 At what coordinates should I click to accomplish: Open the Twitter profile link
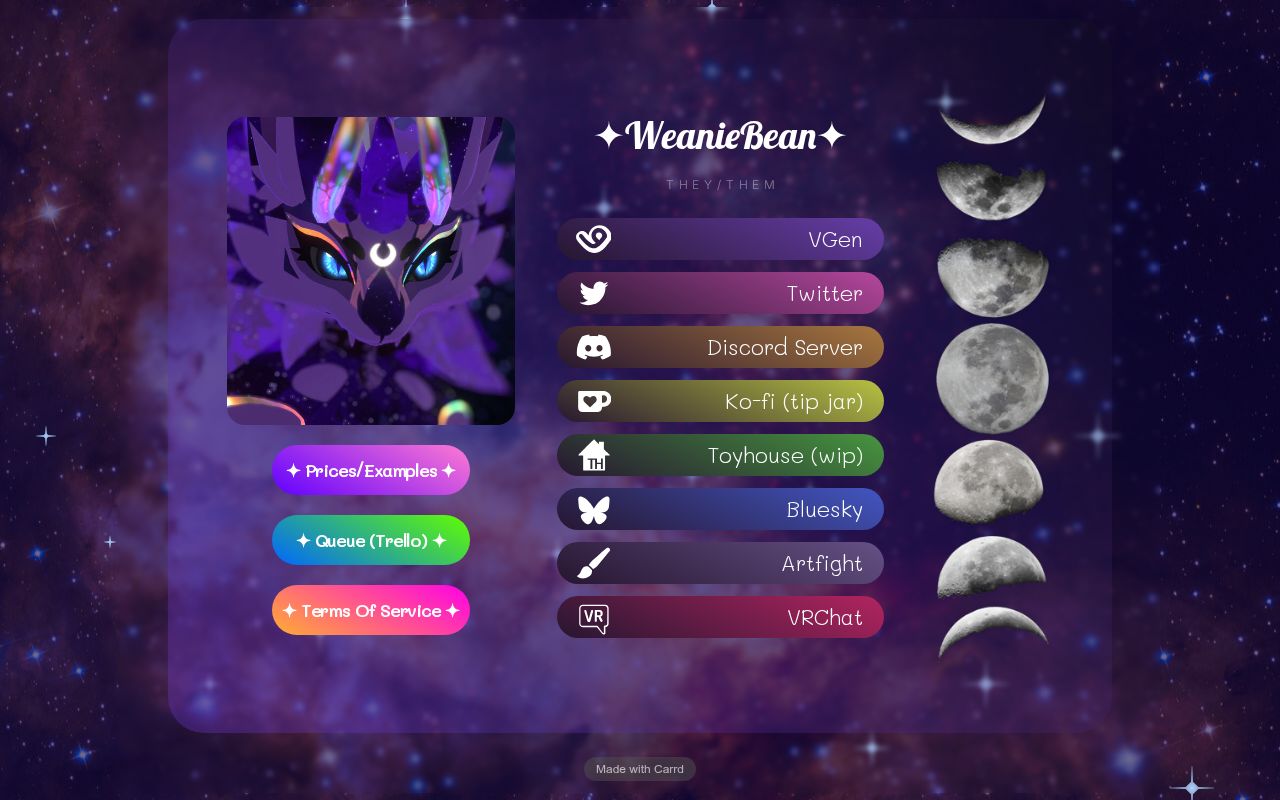coord(720,293)
